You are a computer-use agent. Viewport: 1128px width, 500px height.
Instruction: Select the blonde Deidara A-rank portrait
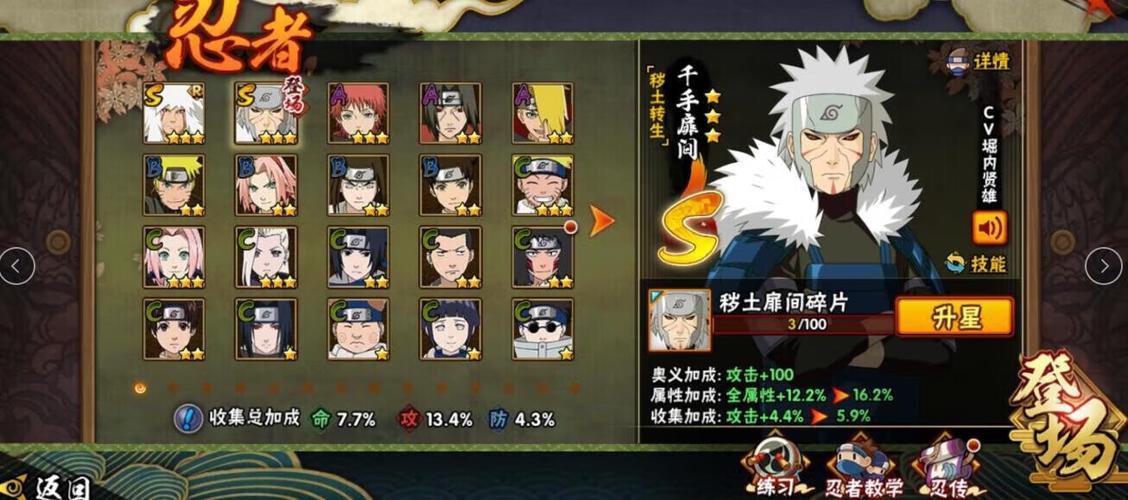[x=542, y=112]
